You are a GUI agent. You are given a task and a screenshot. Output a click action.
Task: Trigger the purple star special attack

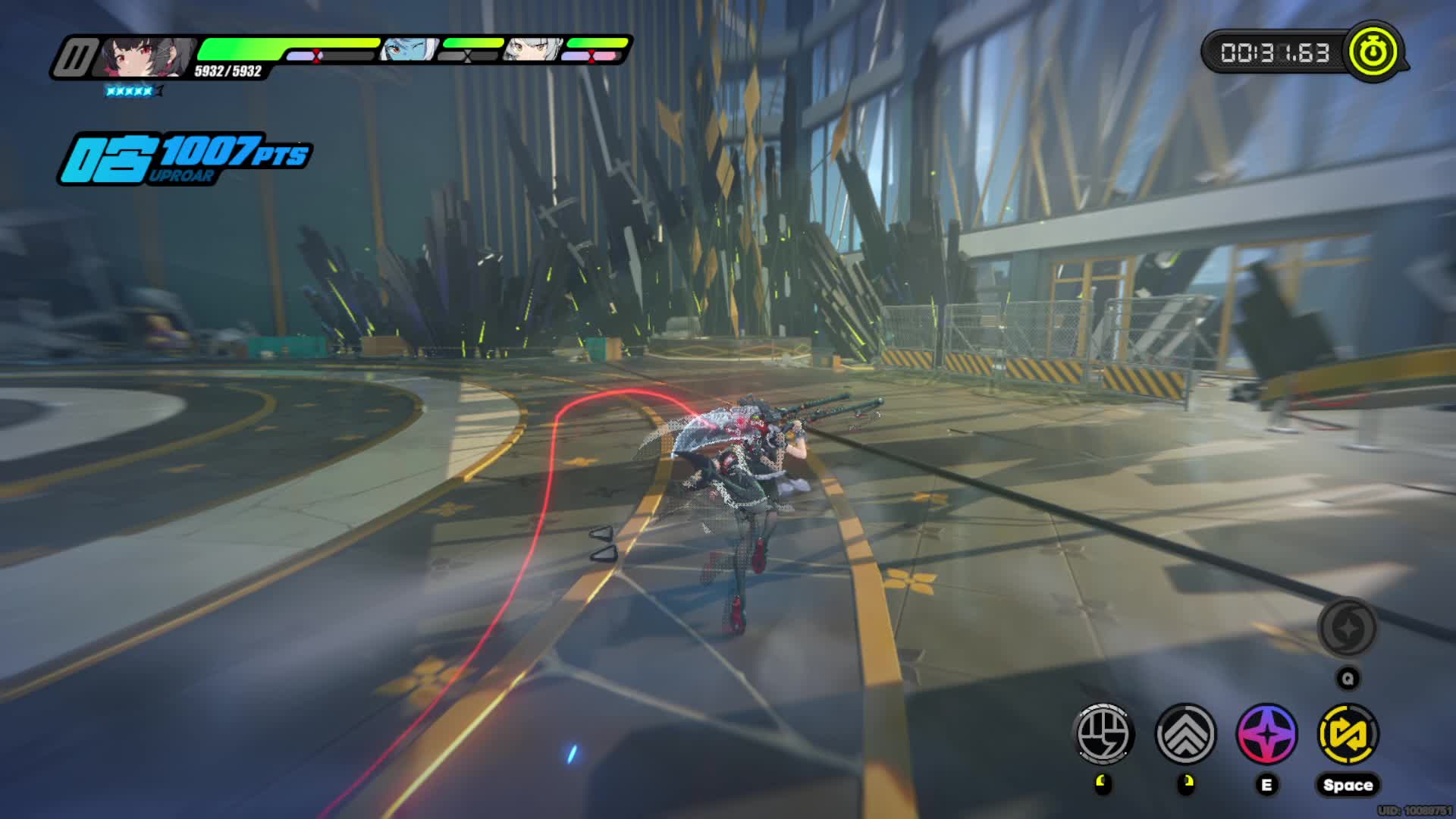point(1266,733)
